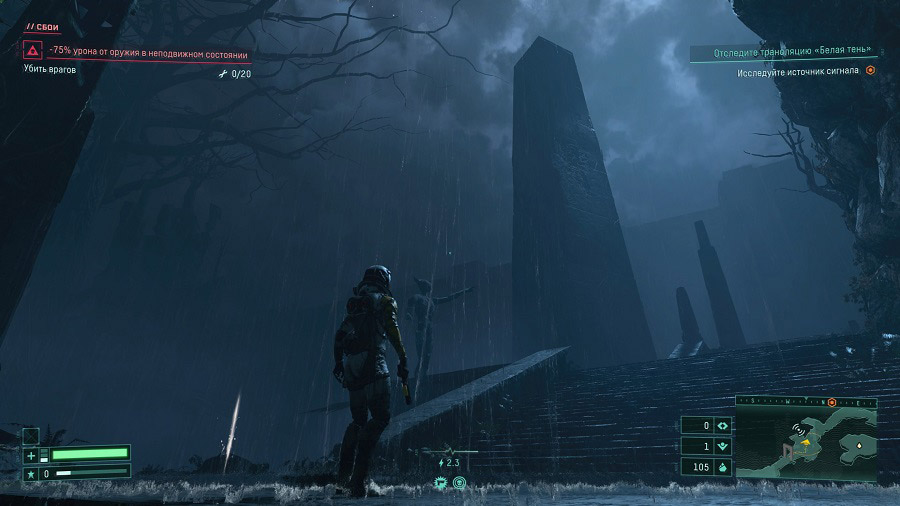
Task: Select the red malfunction warning triangle icon
Action: tap(32, 49)
